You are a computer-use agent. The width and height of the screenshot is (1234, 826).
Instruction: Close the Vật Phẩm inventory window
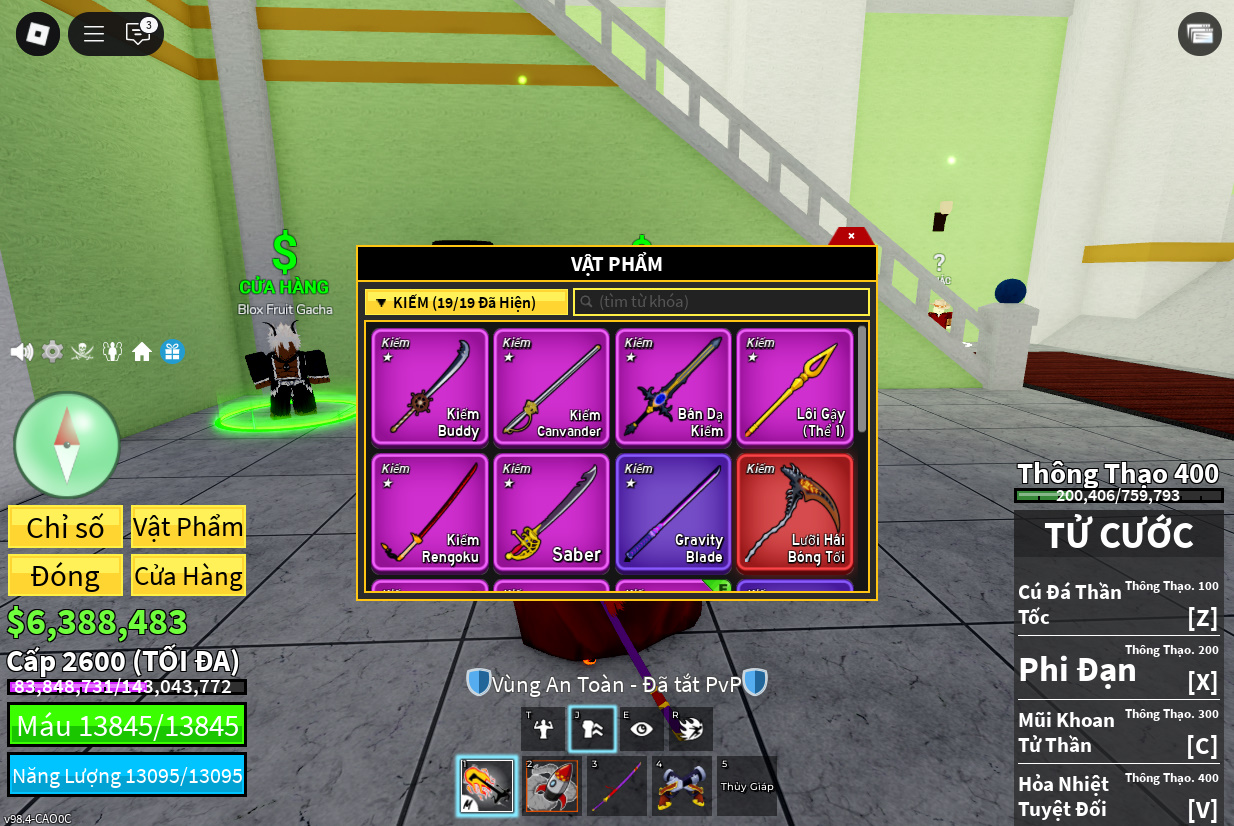tap(851, 236)
